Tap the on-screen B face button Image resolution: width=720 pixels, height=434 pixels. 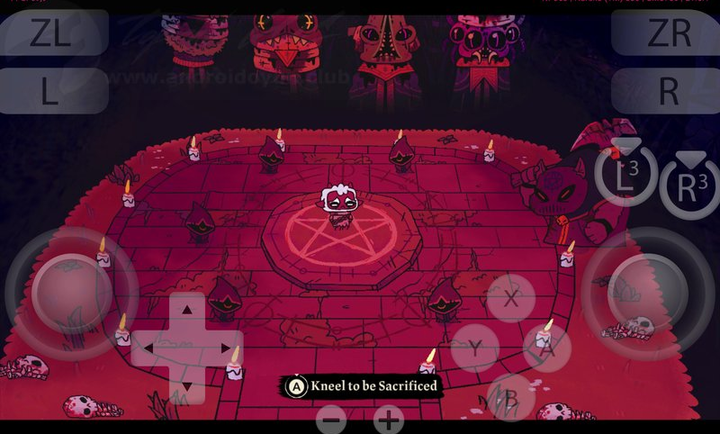click(x=511, y=399)
